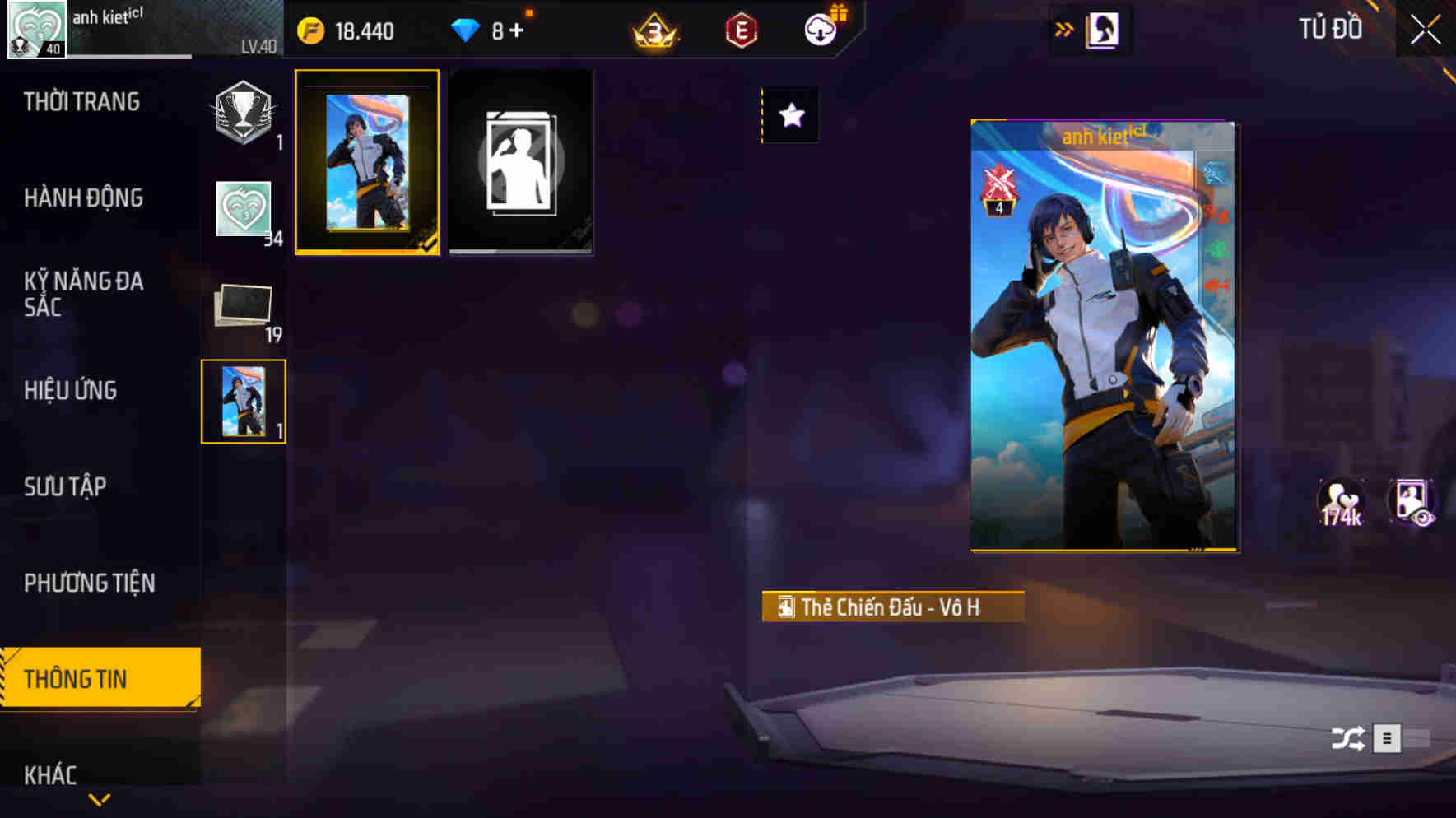Collapse the panel with the double-arrow toggle
This screenshot has height=818, width=1456.
click(1065, 28)
